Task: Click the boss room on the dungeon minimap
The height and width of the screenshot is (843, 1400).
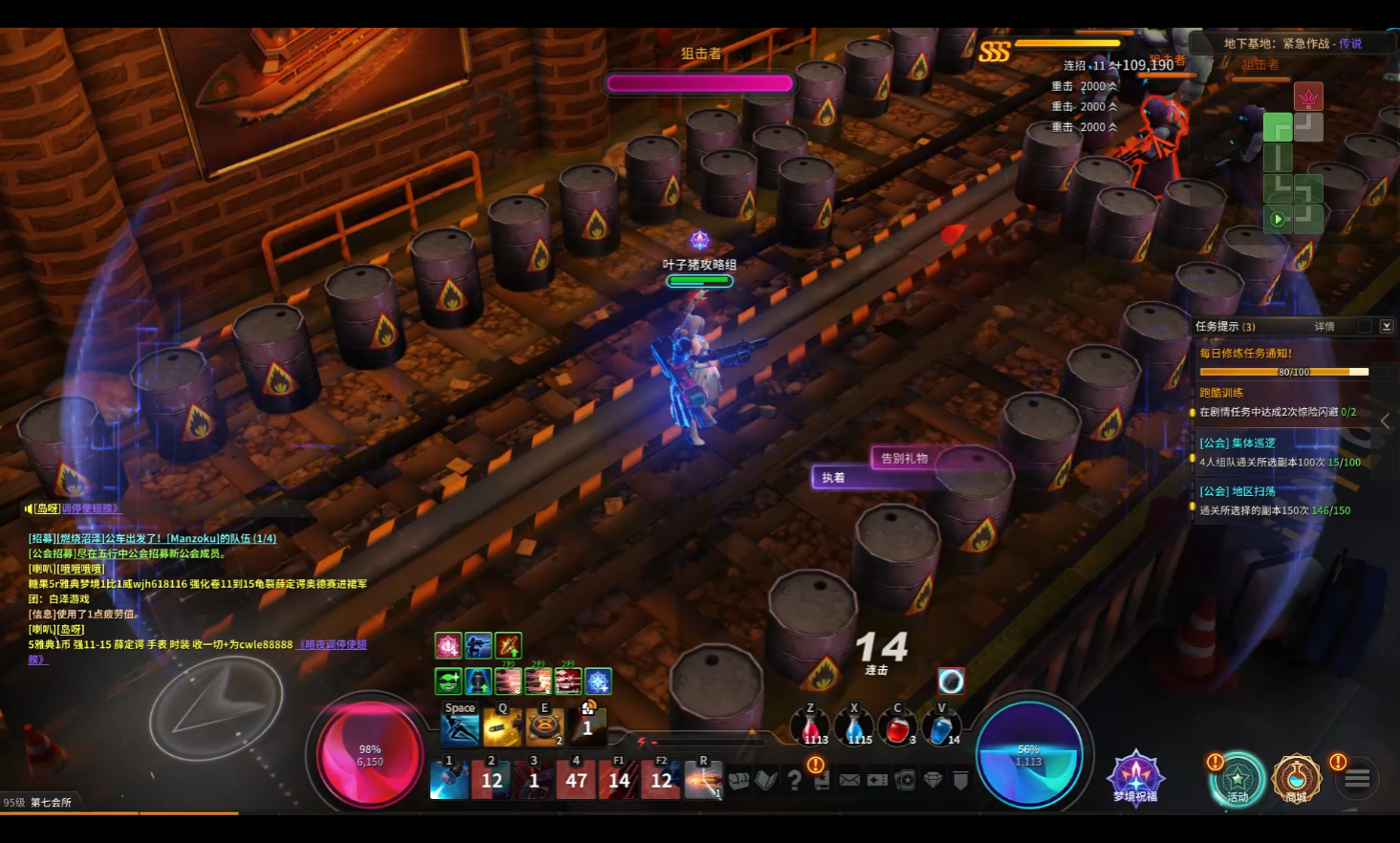Action: coord(1307,97)
